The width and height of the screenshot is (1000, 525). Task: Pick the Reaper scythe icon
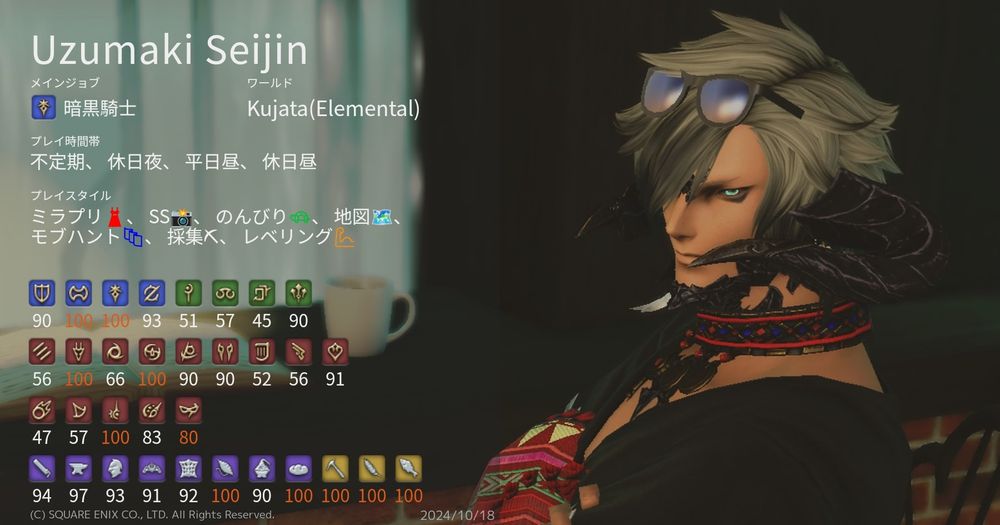click(188, 351)
